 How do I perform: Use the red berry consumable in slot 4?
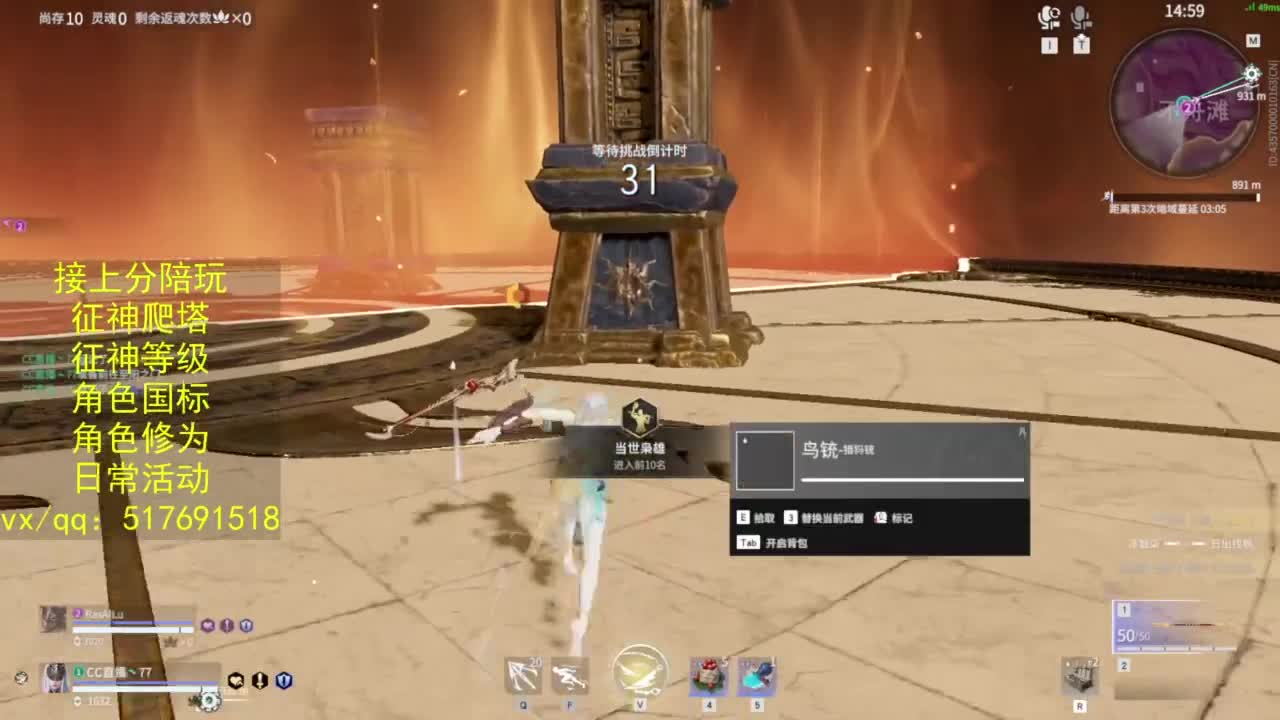[709, 676]
